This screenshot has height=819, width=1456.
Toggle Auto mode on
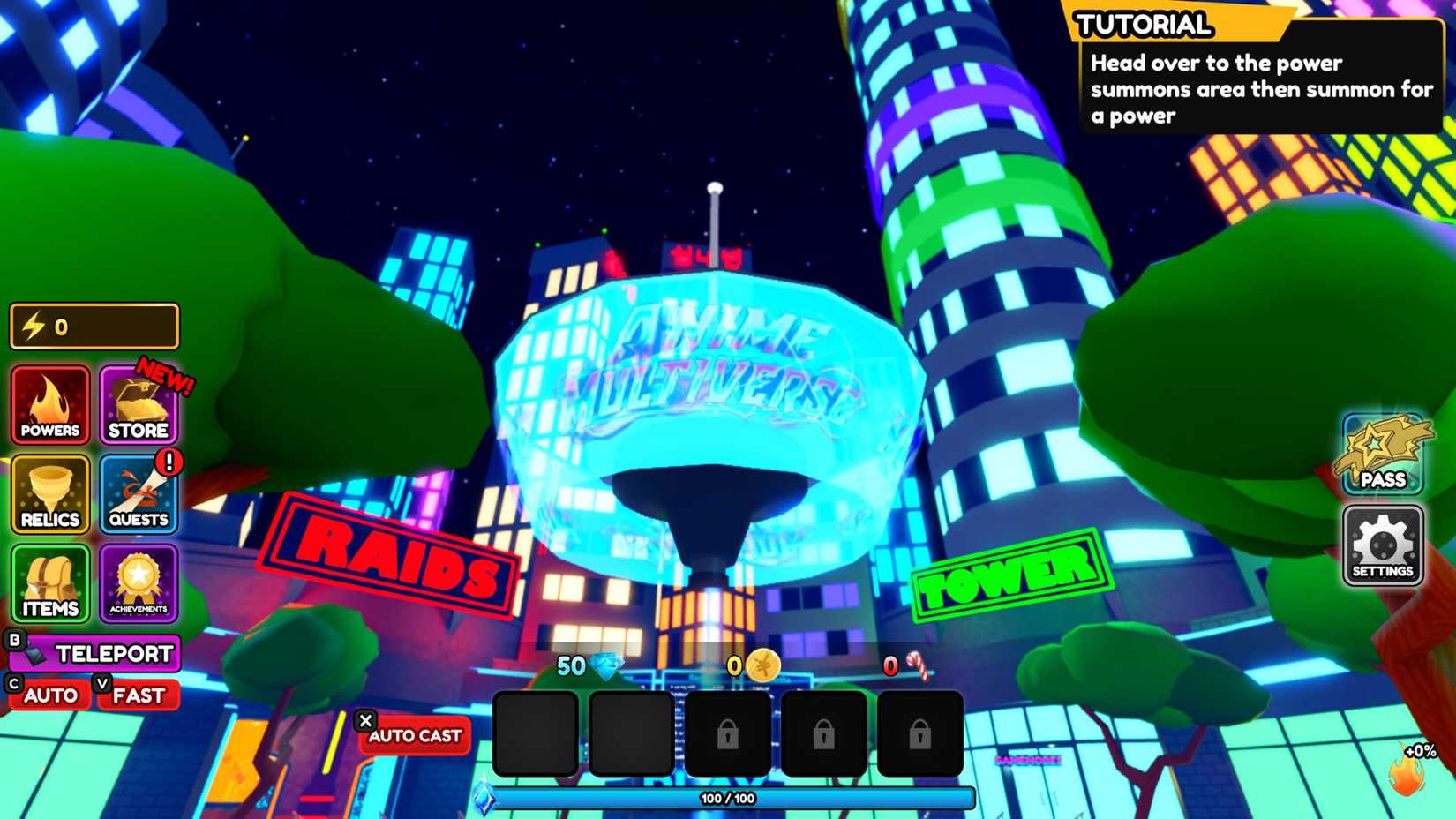(49, 695)
